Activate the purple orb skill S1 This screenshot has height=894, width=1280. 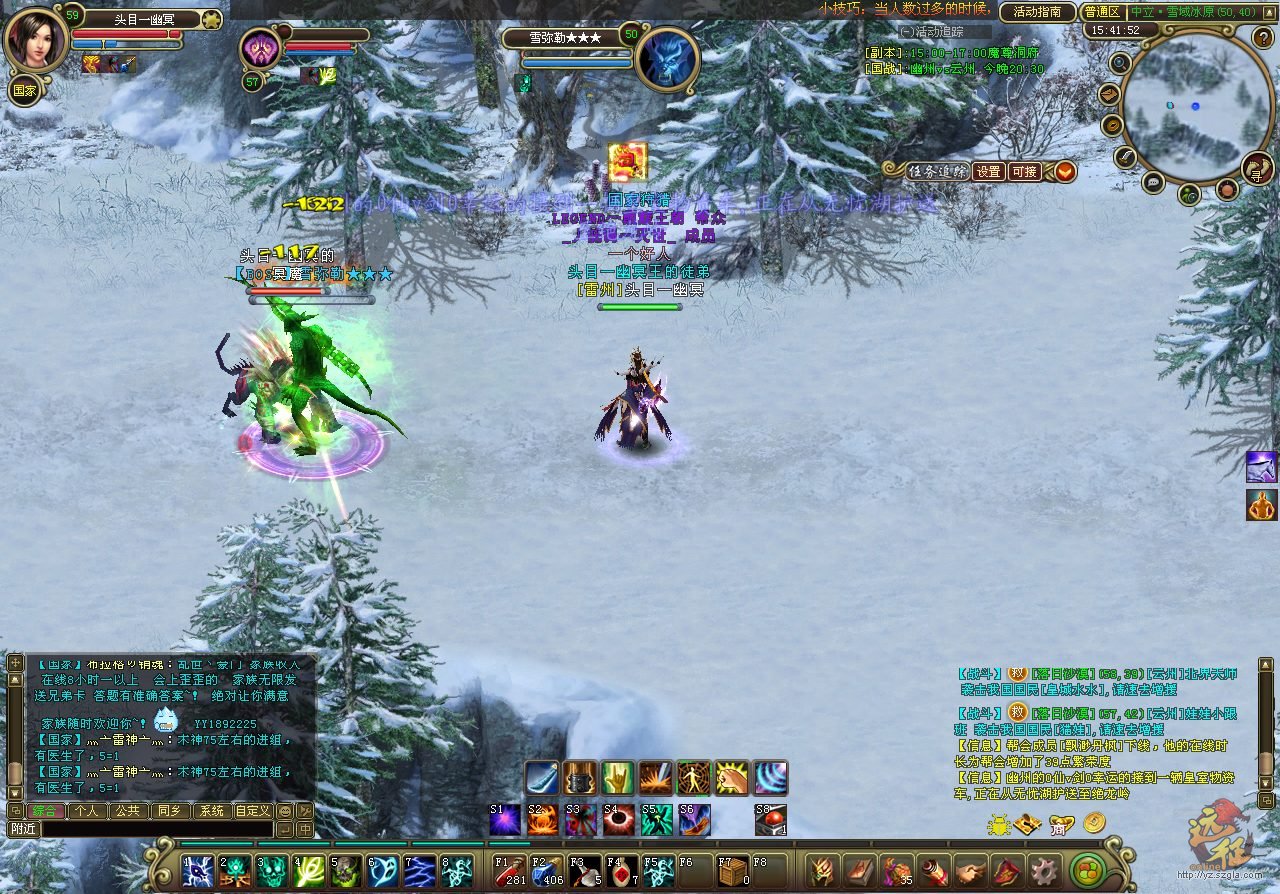click(506, 820)
